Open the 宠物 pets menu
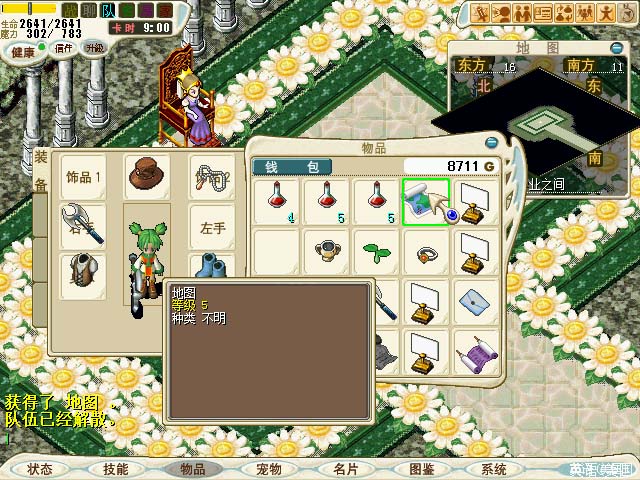The image size is (640, 480). click(268, 469)
